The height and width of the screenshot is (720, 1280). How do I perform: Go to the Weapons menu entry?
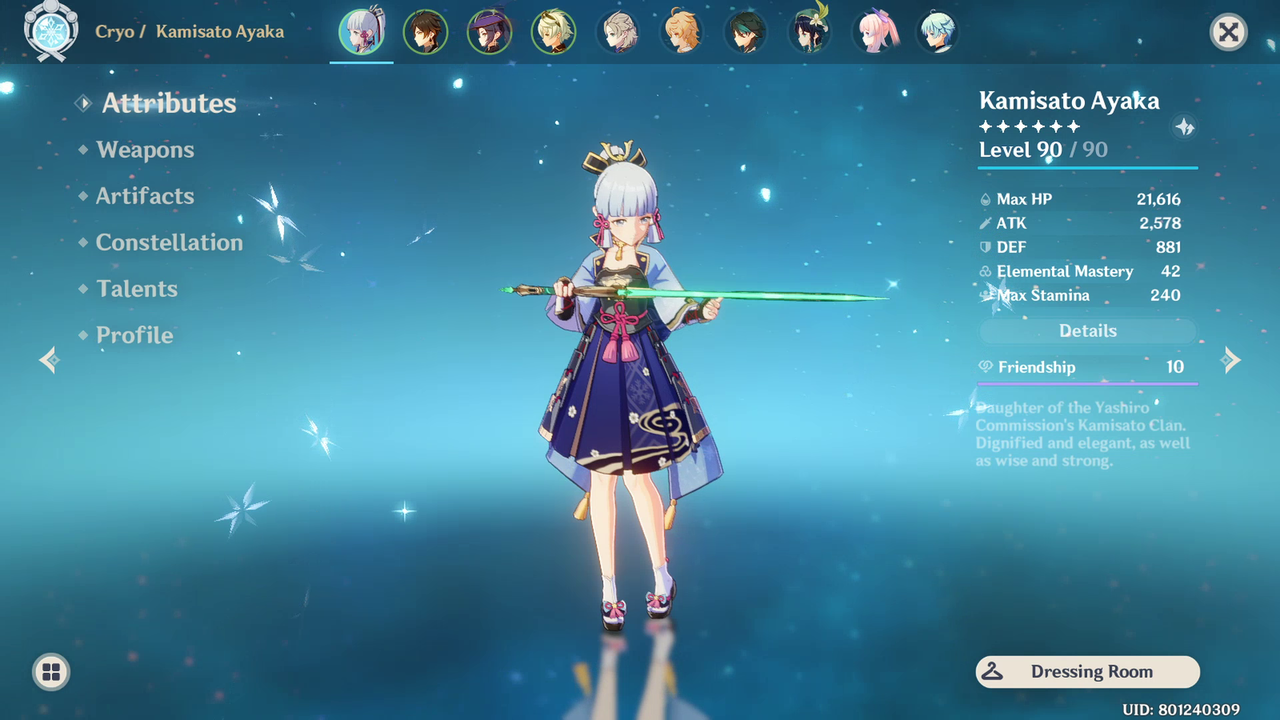click(145, 150)
